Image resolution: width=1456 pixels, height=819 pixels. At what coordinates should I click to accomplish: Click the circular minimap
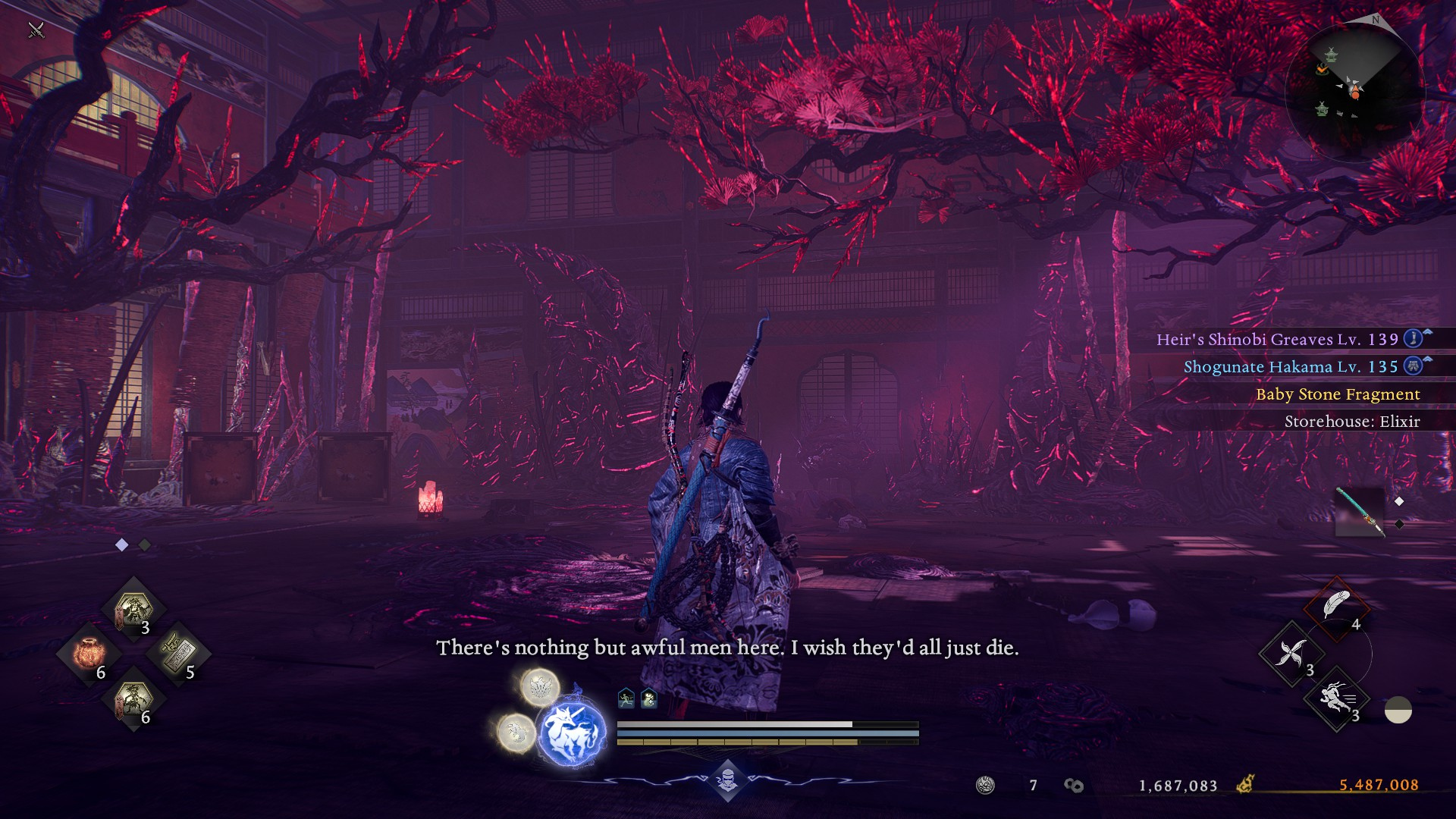click(x=1354, y=93)
